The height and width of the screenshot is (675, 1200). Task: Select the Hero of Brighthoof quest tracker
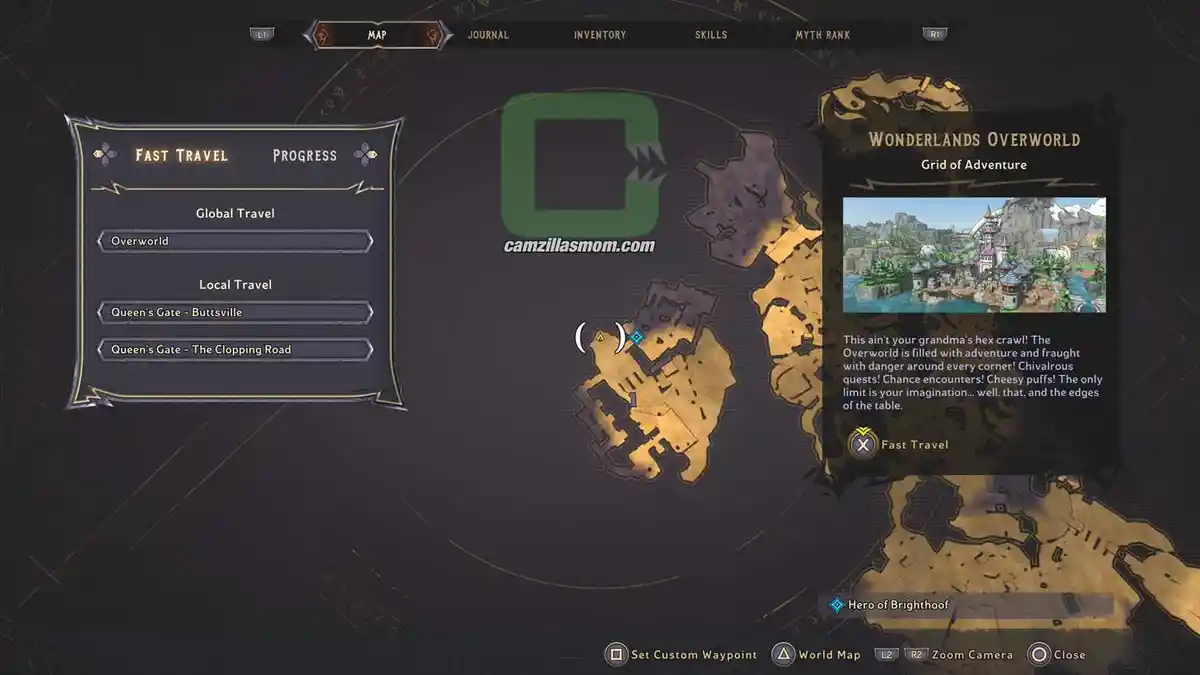click(898, 605)
